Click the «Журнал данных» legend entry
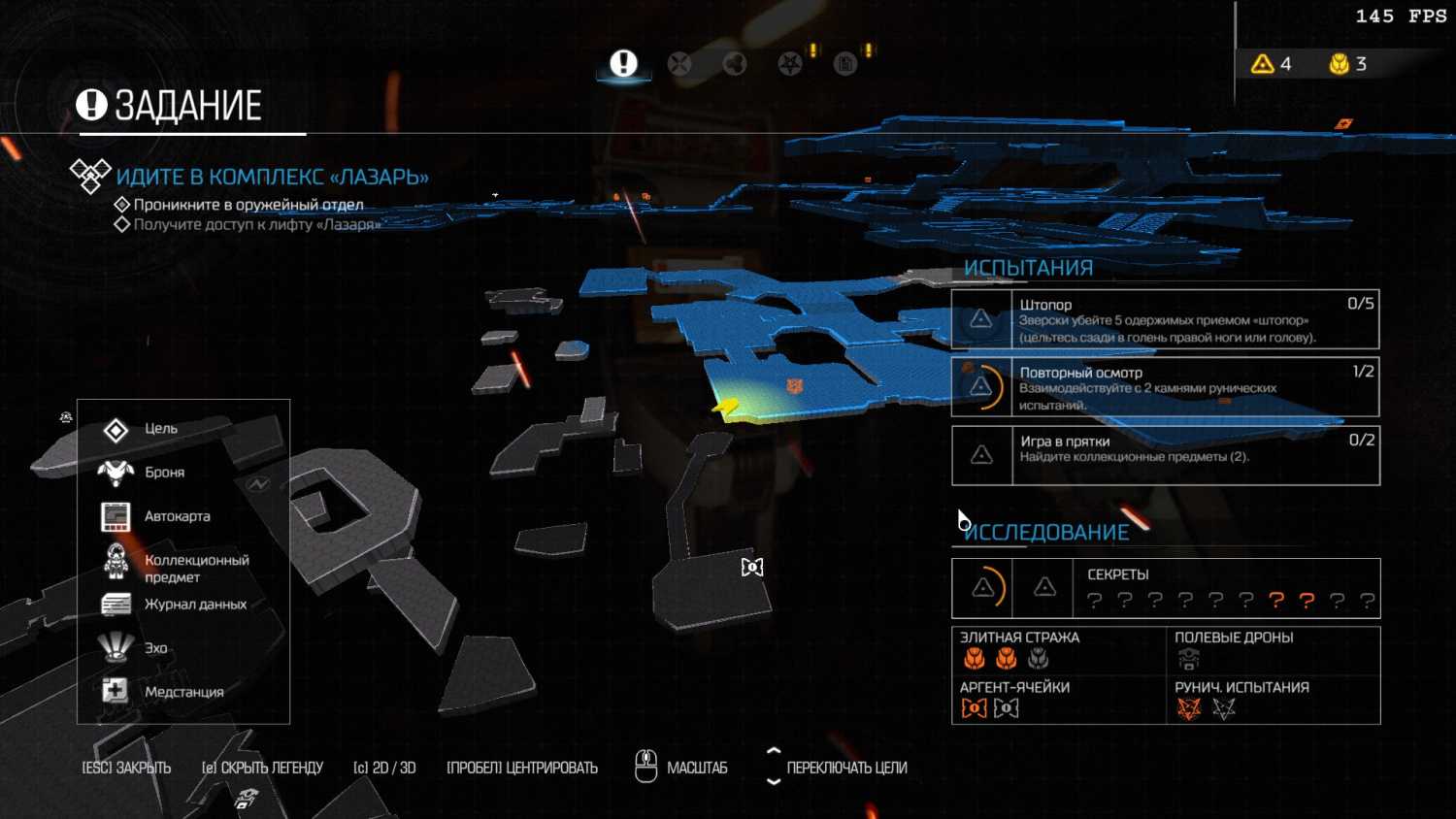The image size is (1456, 819). [194, 605]
